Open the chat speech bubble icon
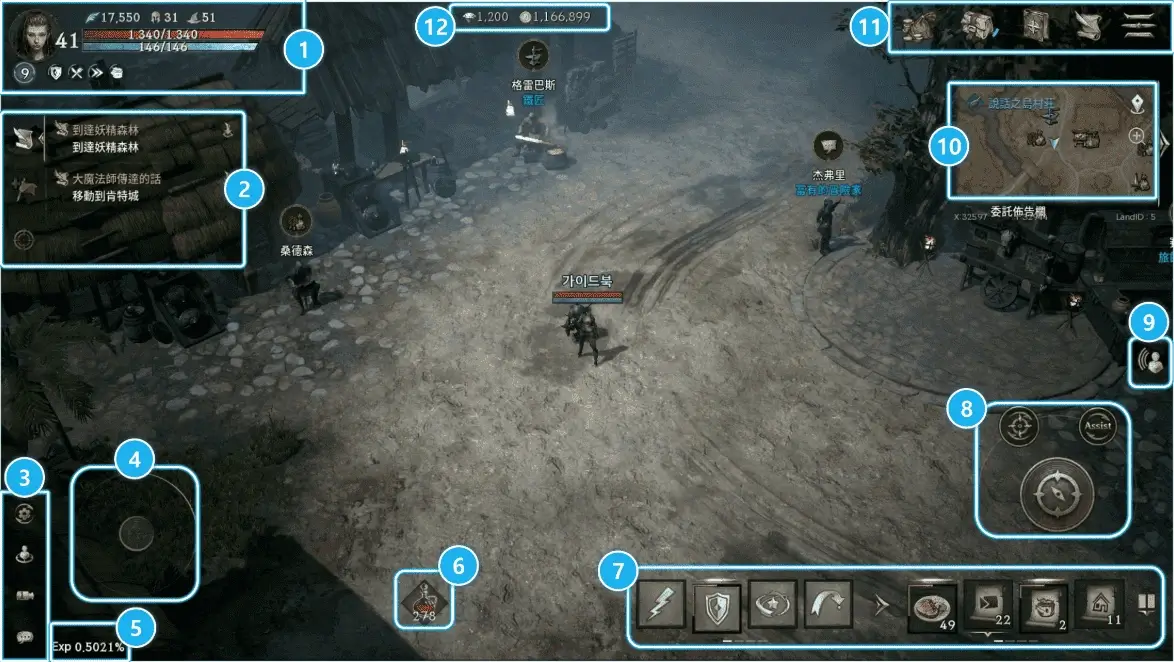The image size is (1174, 662). 24,637
